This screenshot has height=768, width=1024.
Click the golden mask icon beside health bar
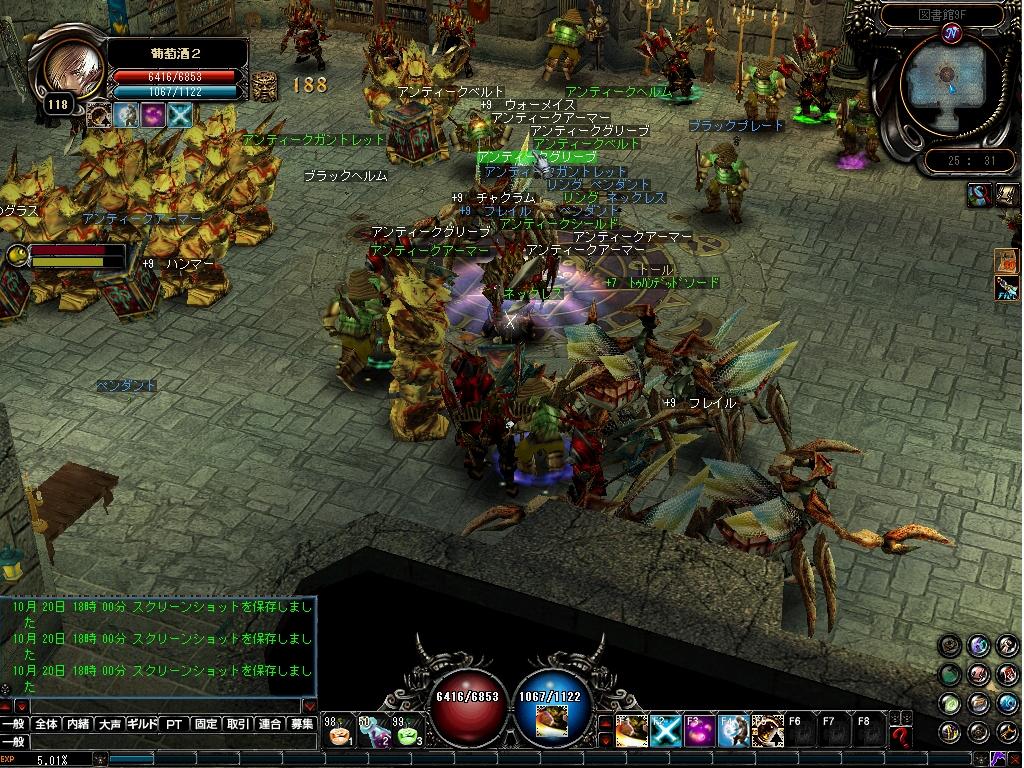(264, 86)
